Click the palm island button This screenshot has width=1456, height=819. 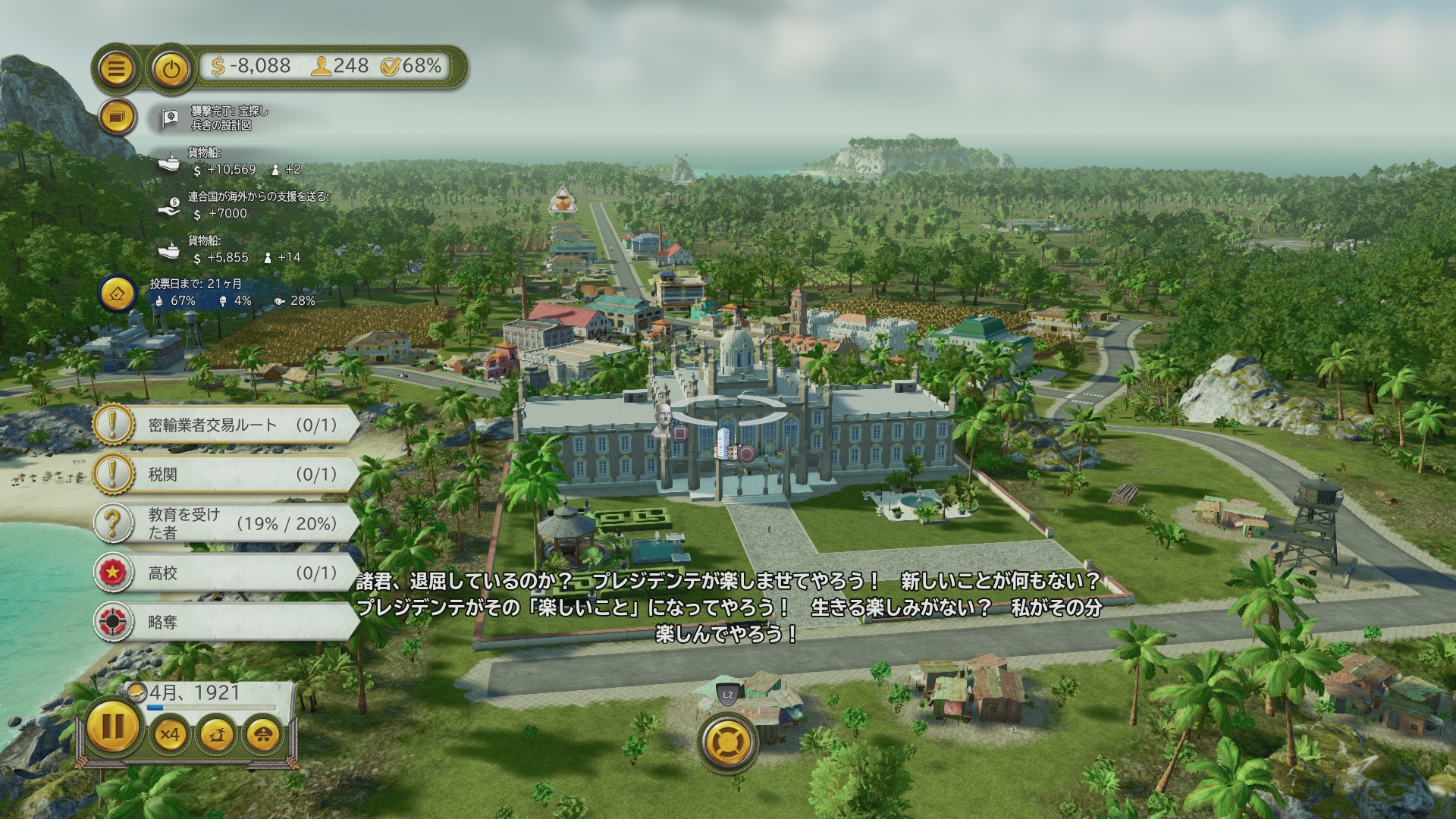tap(216, 734)
